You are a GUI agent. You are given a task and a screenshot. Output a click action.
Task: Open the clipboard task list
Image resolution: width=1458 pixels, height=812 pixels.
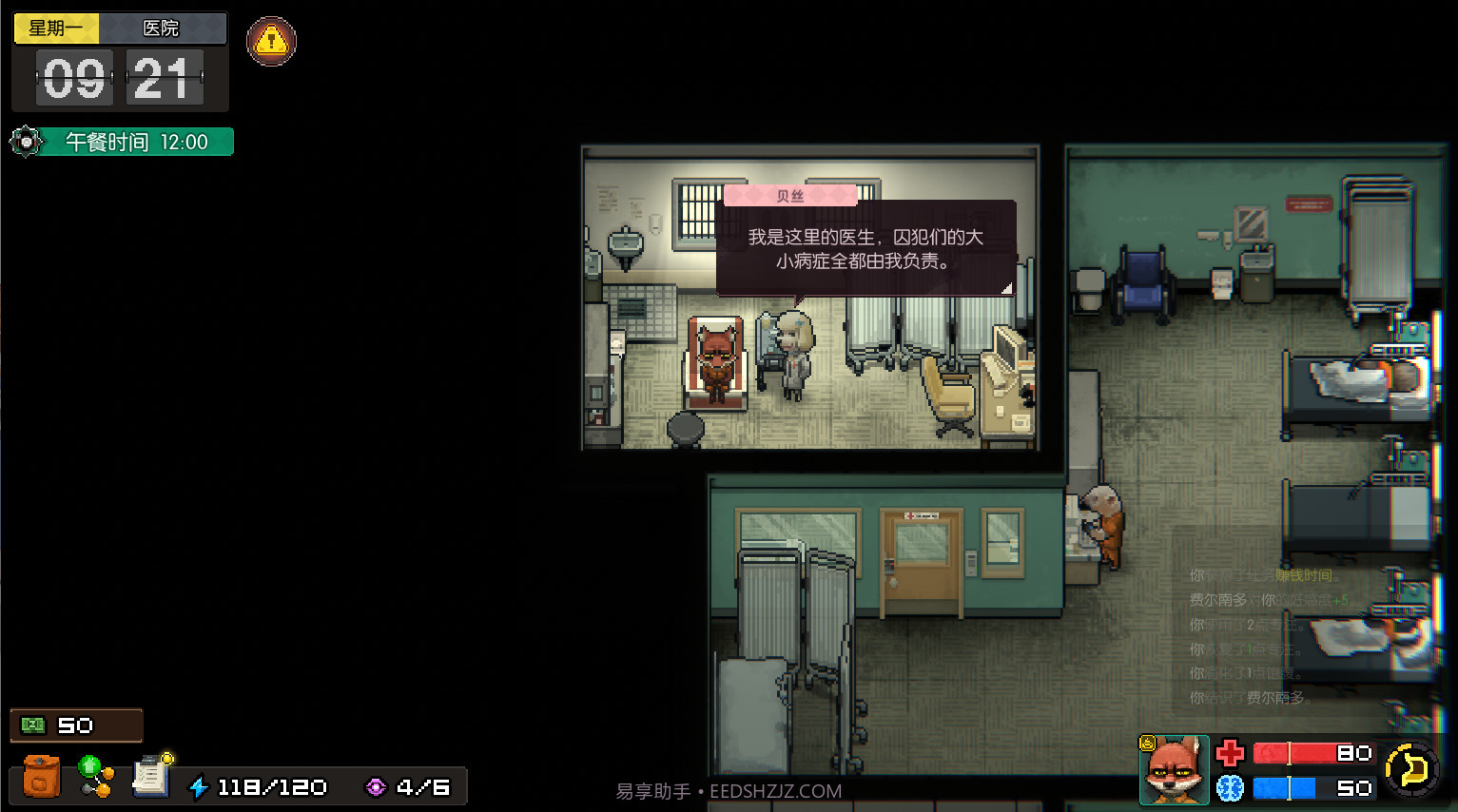(151, 776)
